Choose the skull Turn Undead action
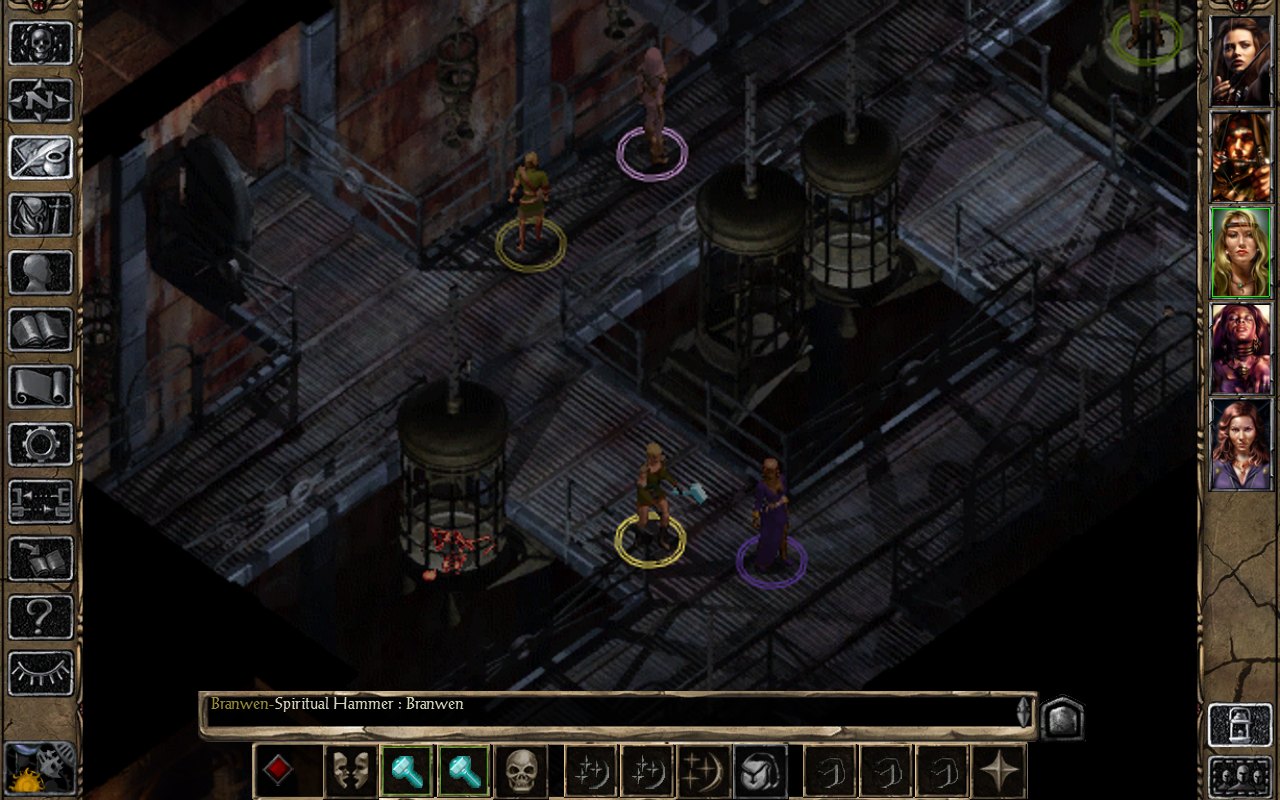 pyautogui.click(x=521, y=772)
